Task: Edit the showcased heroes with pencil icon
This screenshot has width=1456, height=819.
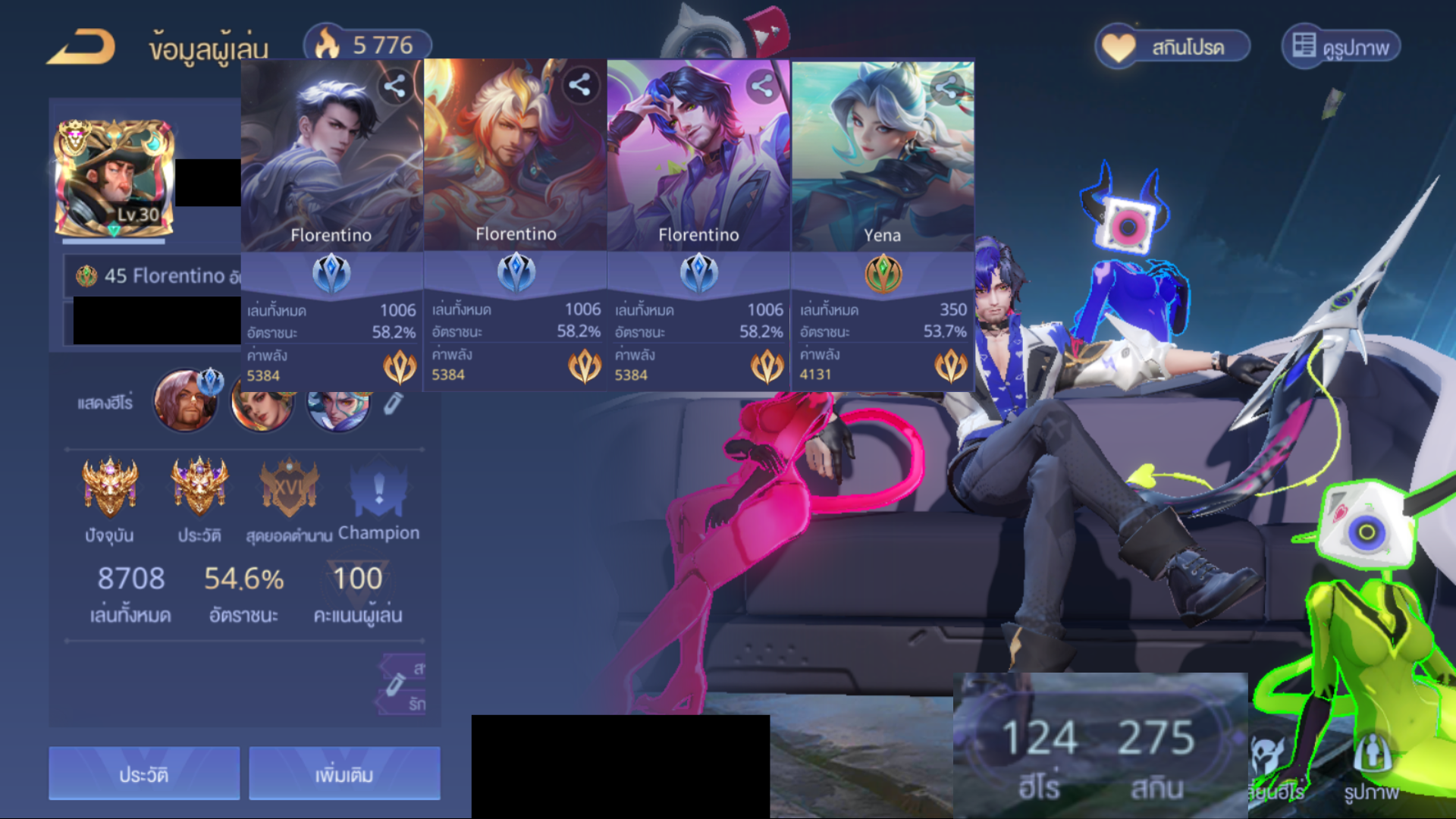Action: pos(392,403)
